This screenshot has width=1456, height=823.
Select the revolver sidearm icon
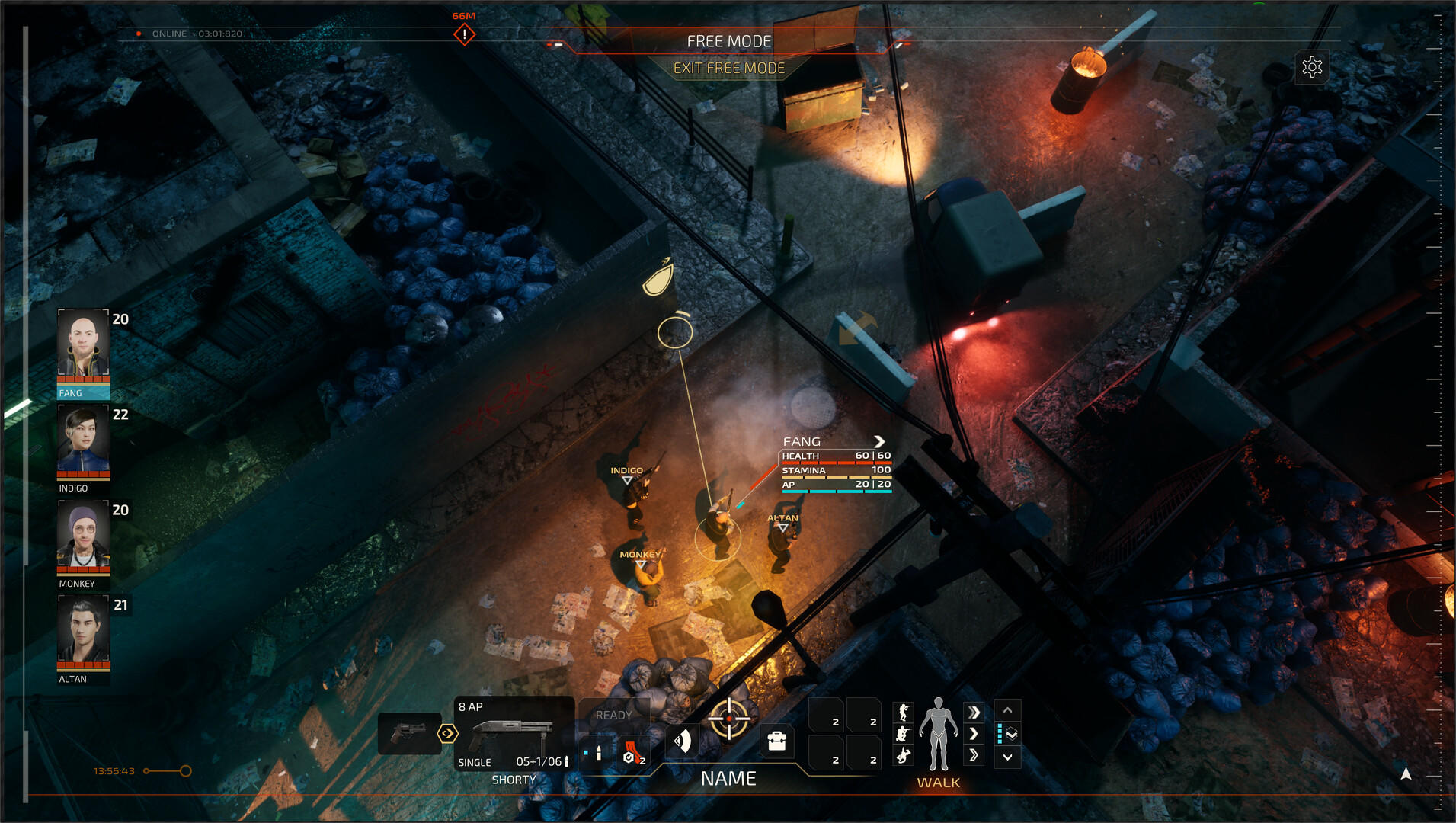point(409,729)
